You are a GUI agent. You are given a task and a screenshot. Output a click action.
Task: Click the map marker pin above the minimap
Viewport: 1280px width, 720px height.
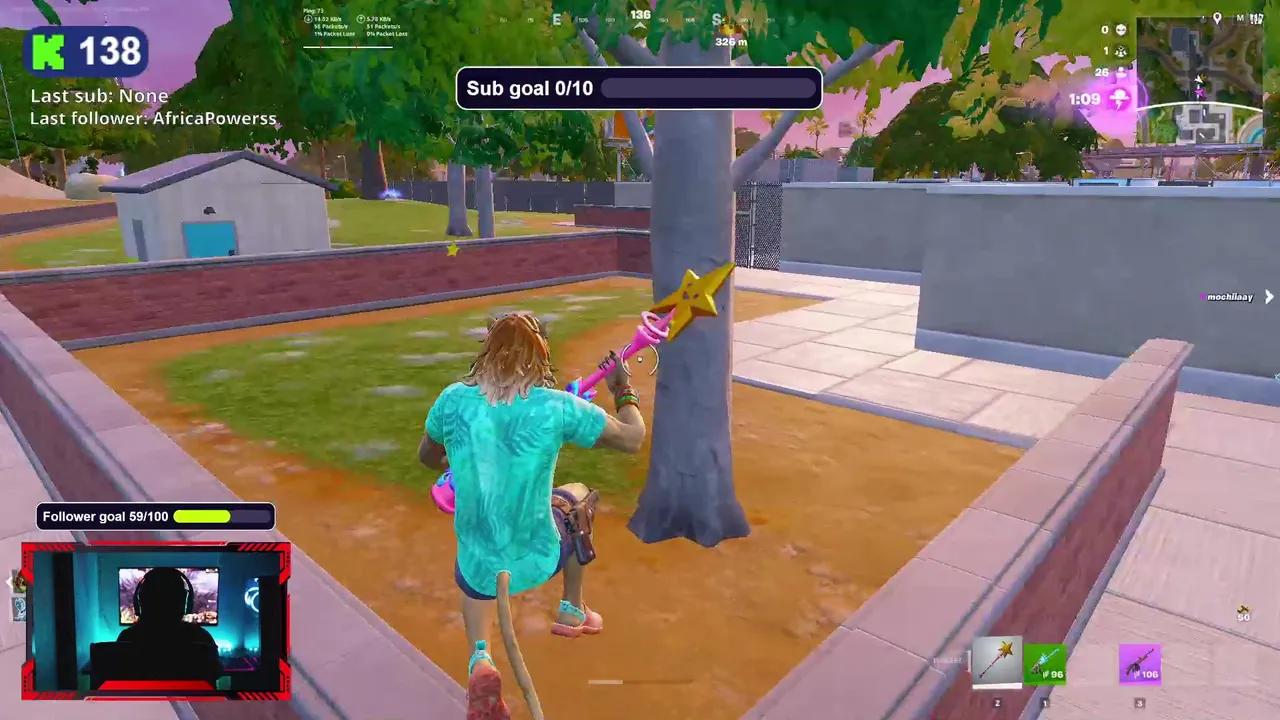point(1218,19)
